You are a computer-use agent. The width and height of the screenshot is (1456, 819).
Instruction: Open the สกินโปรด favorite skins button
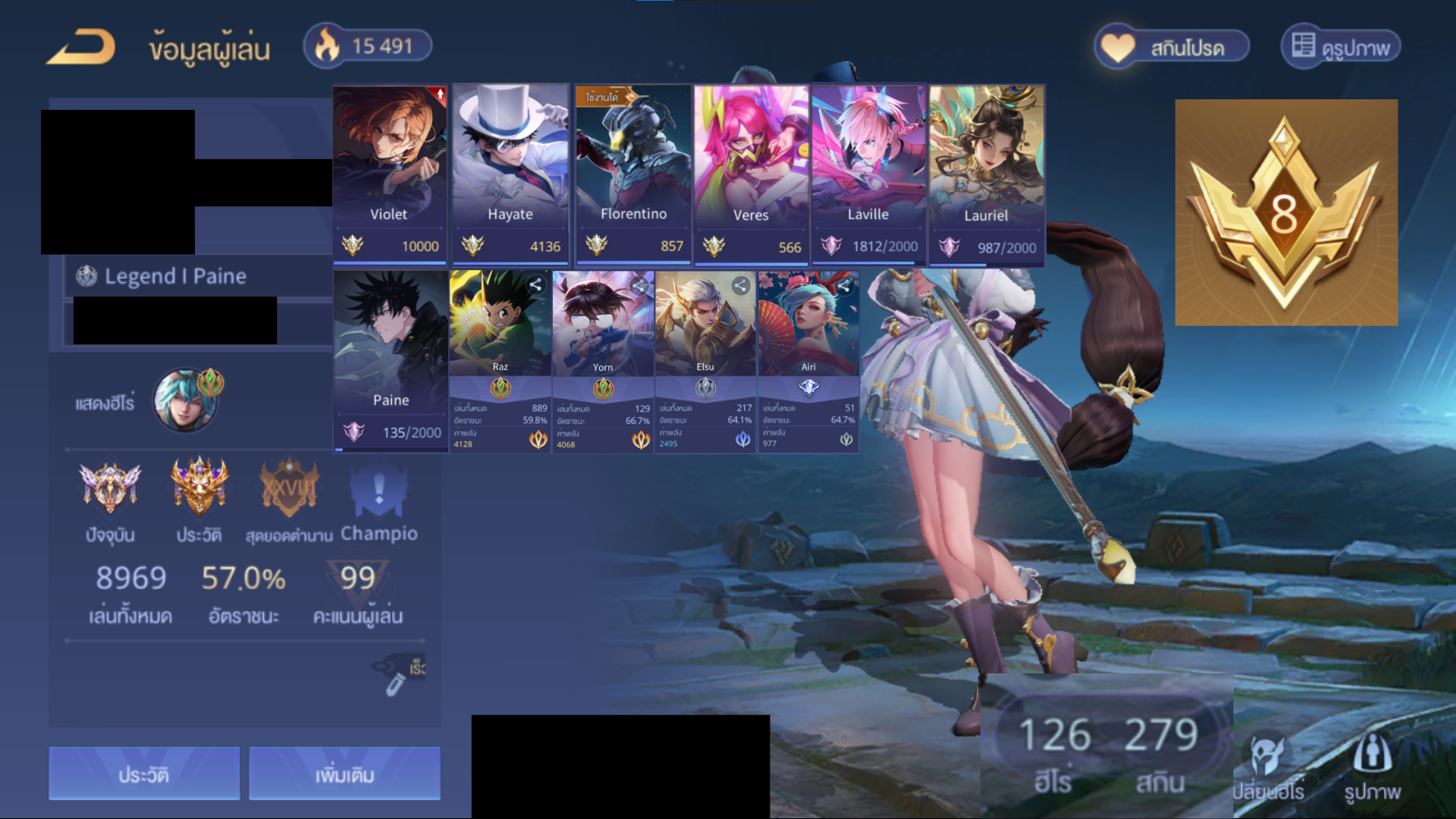pyautogui.click(x=1172, y=48)
